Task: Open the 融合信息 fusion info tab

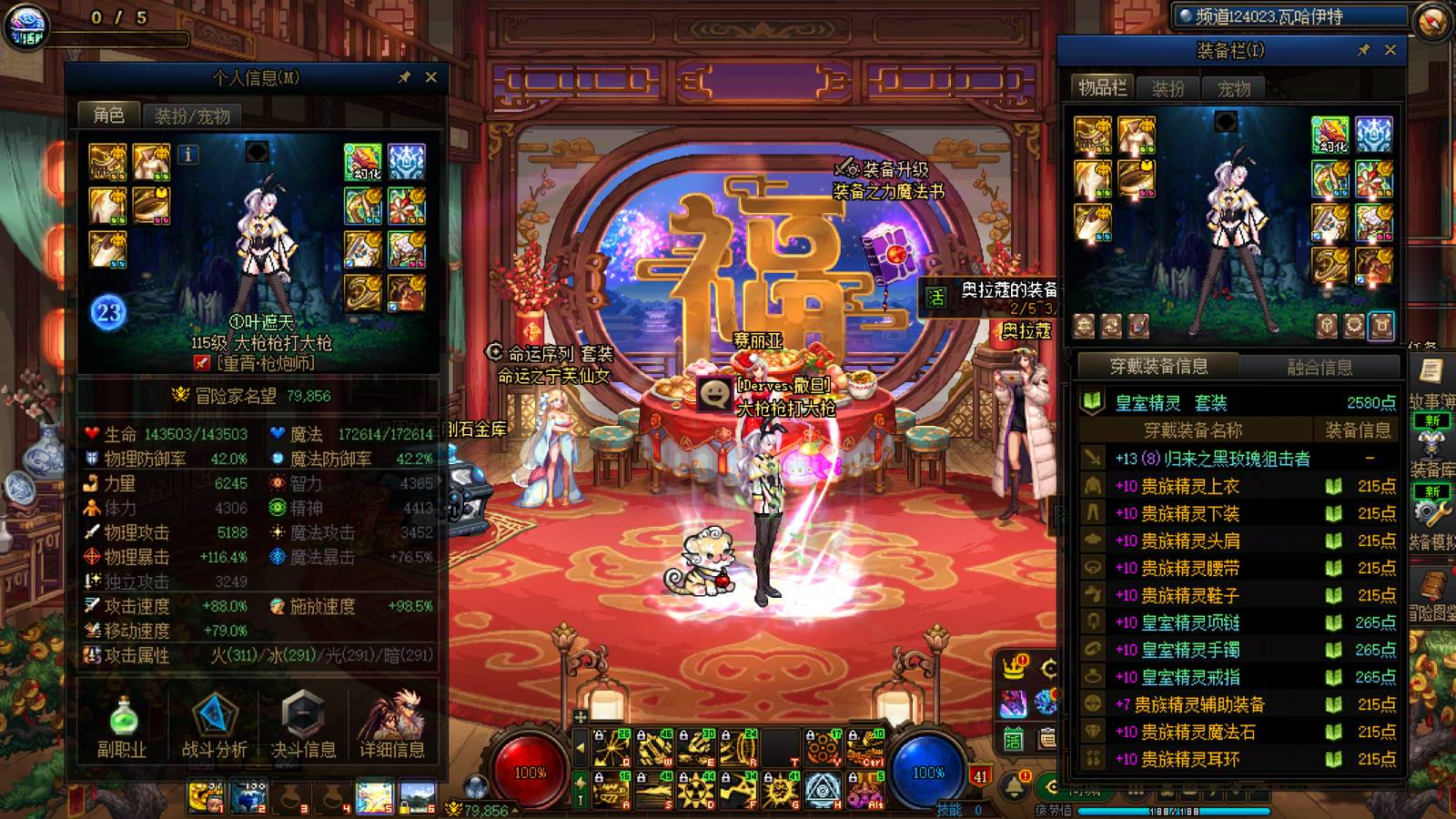Action: coord(1319,367)
